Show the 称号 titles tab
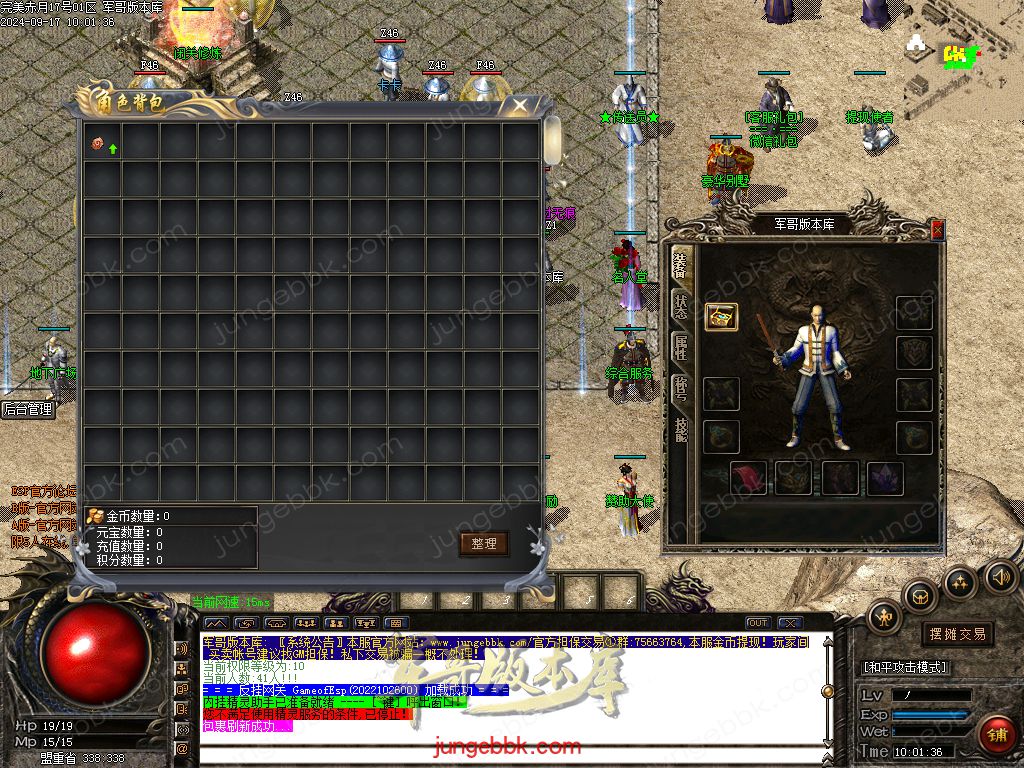The width and height of the screenshot is (1024, 768). (x=681, y=387)
